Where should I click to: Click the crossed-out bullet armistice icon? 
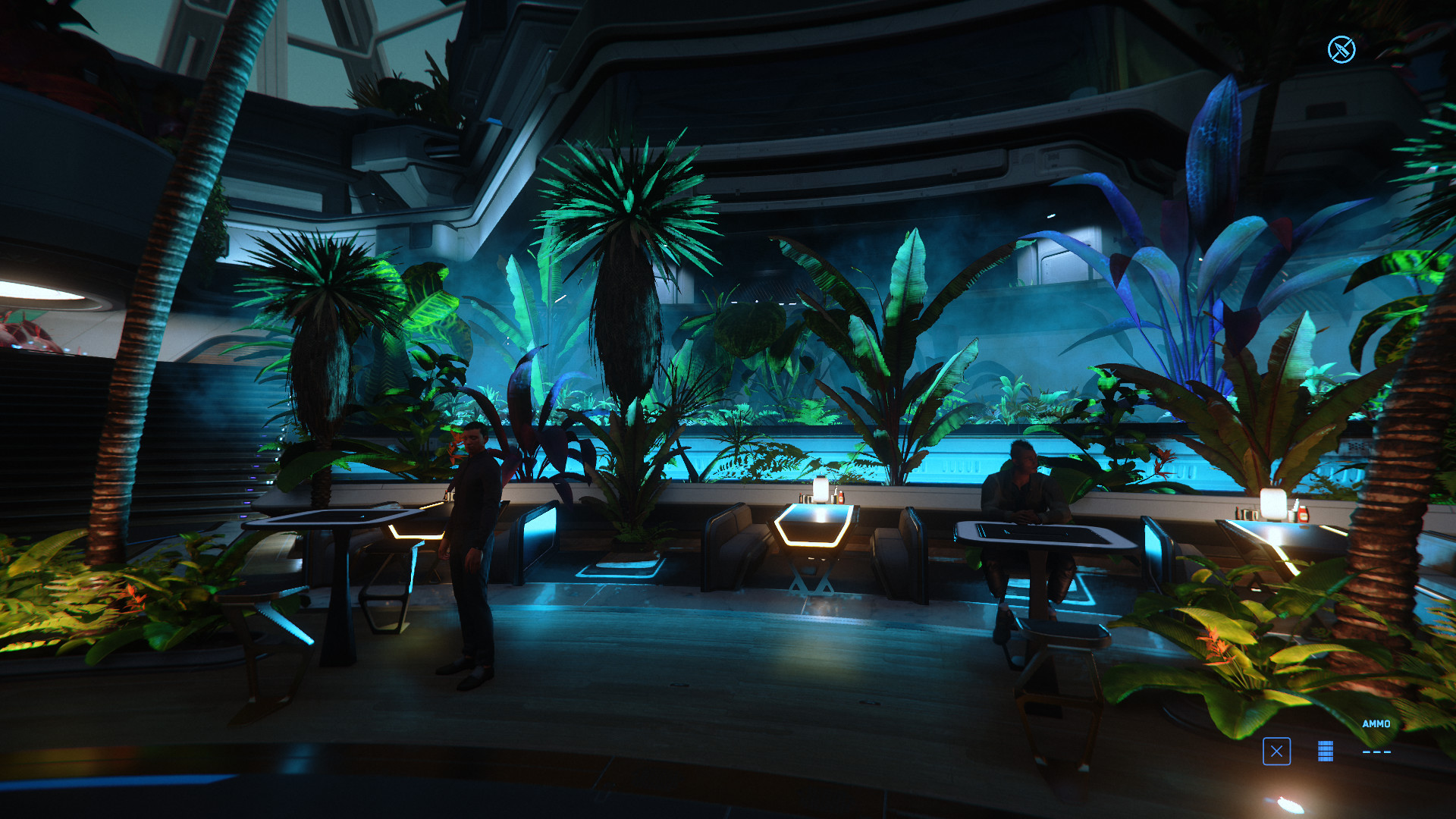tap(1341, 50)
